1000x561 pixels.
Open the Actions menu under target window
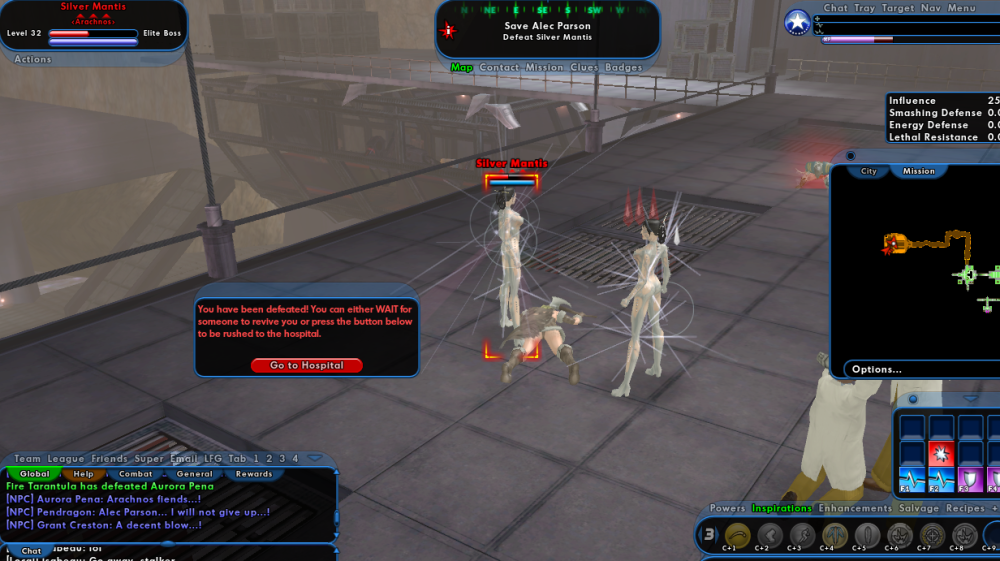tap(33, 60)
